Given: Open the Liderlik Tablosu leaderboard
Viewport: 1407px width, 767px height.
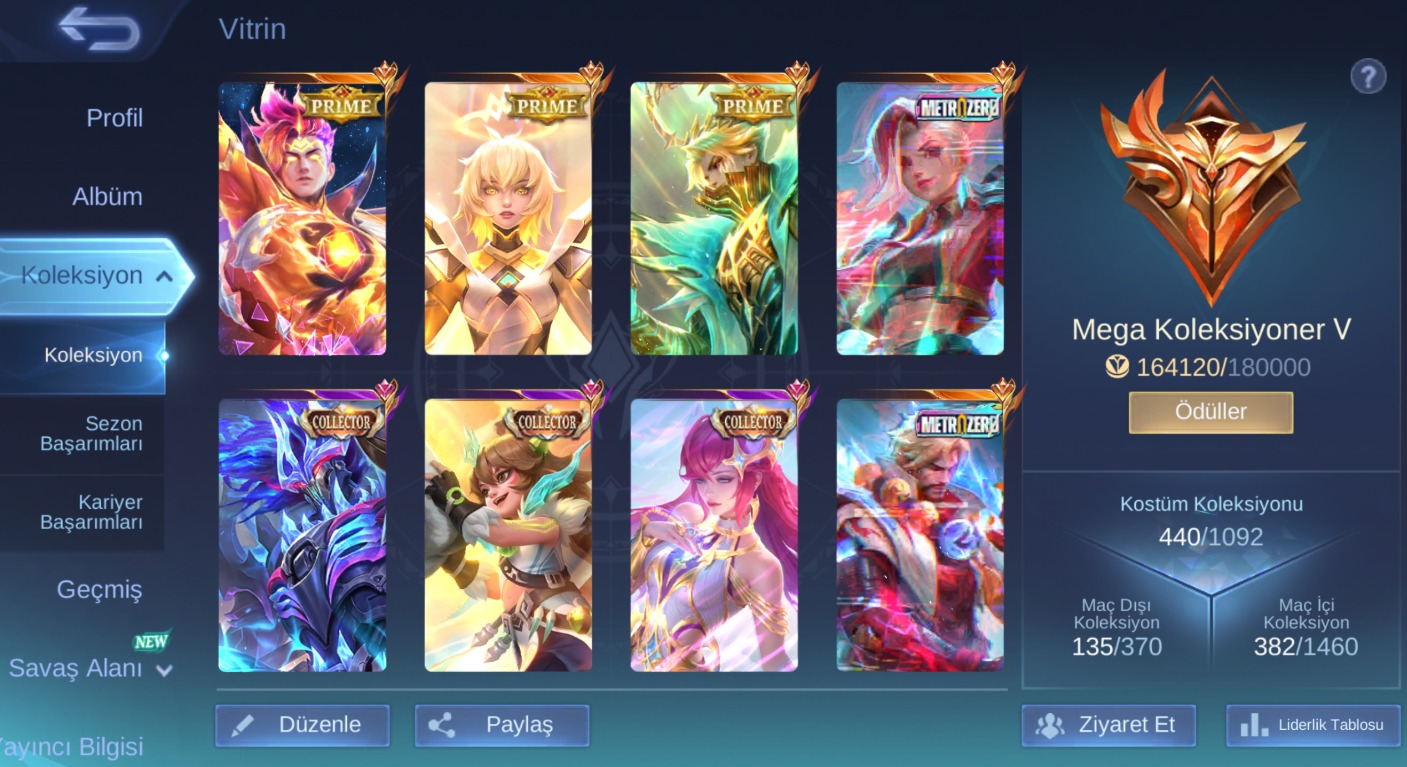Looking at the screenshot, I should (x=1315, y=725).
